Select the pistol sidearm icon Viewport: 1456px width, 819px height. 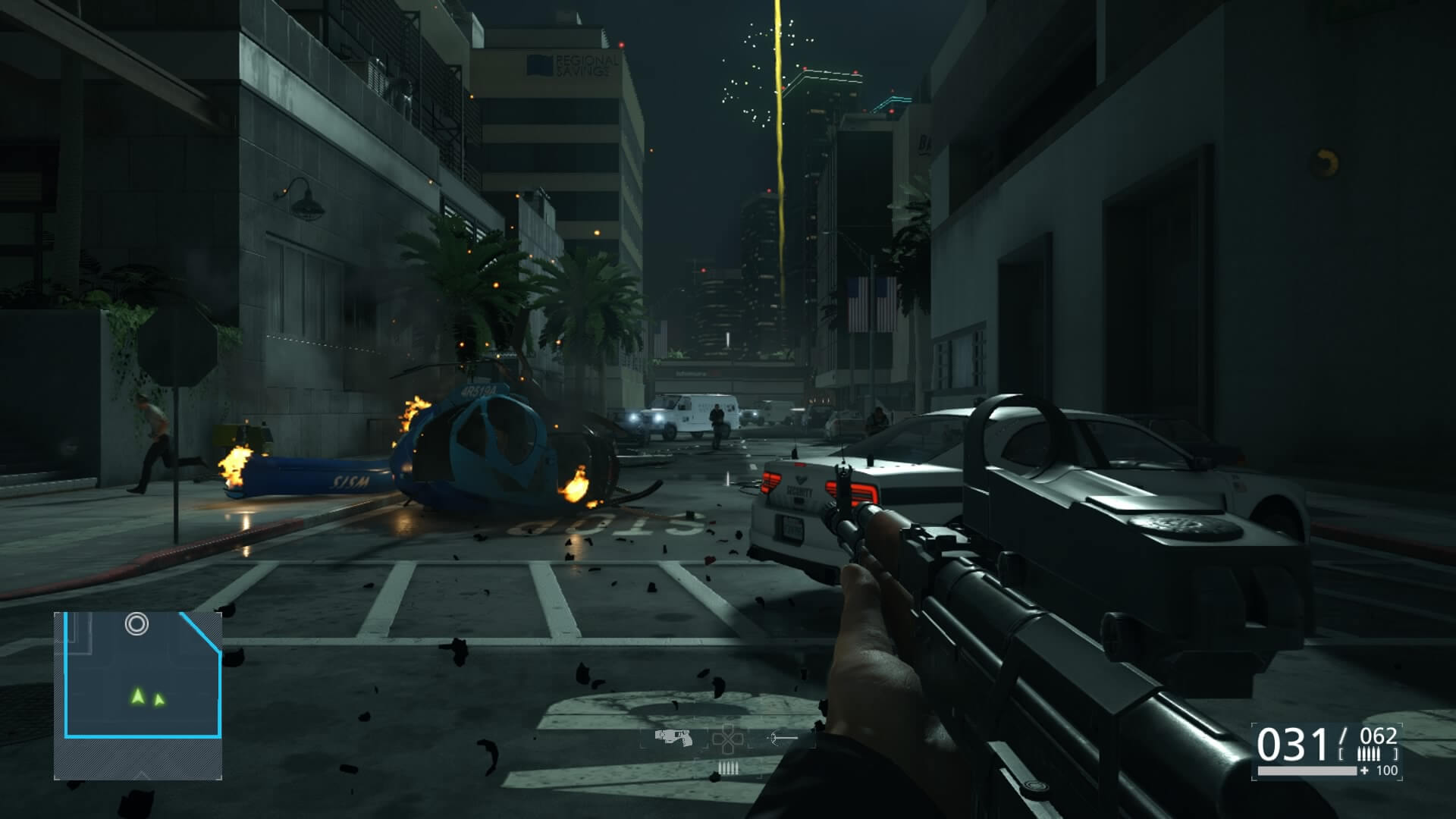click(x=674, y=738)
